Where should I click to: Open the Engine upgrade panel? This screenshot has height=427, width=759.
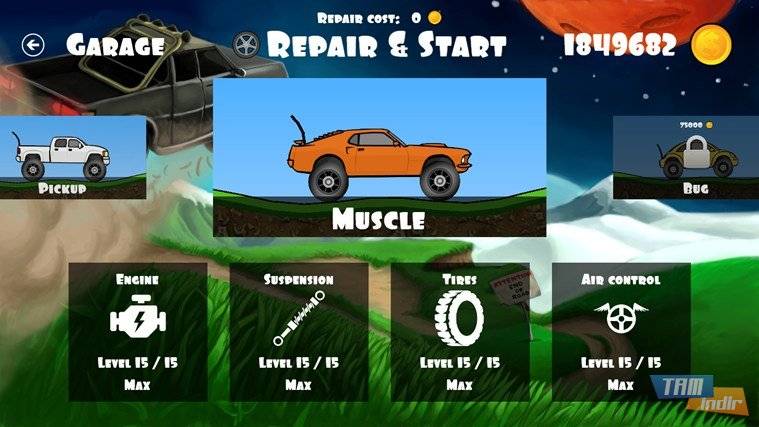pyautogui.click(x=137, y=331)
